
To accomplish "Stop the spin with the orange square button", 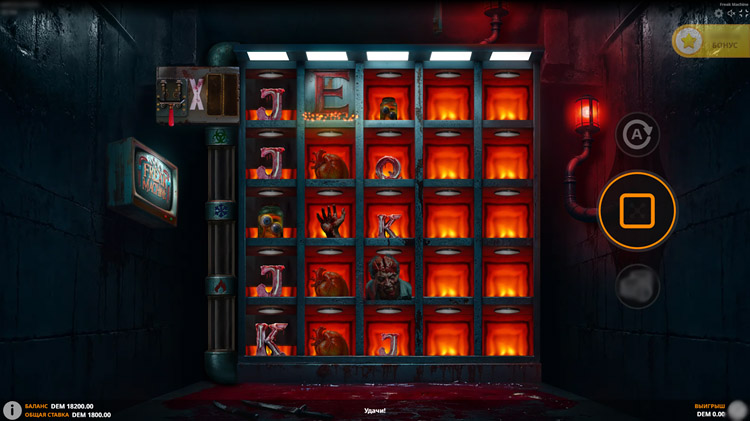I will [x=637, y=210].
